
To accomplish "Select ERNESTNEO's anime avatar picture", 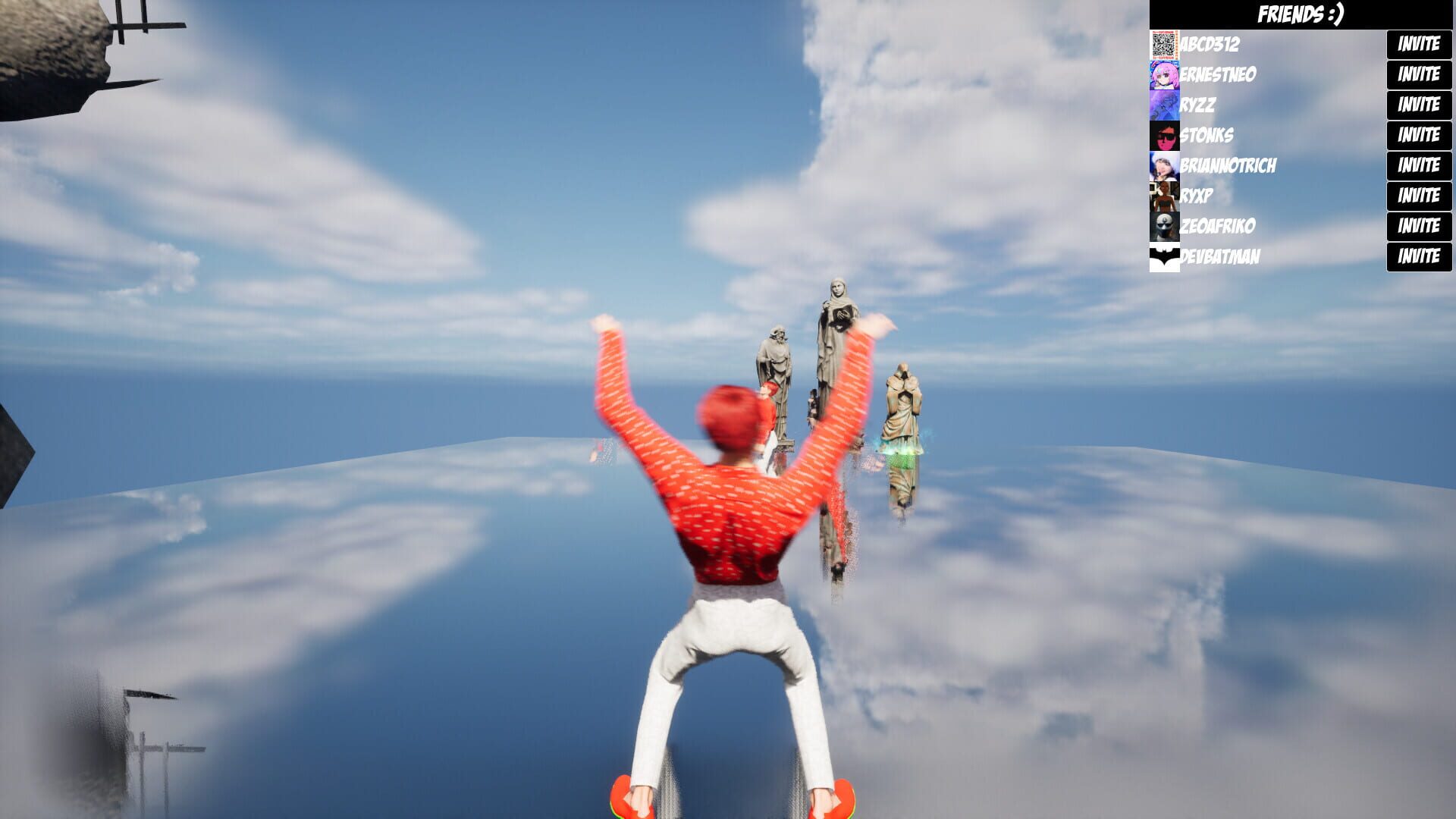I will [1164, 74].
